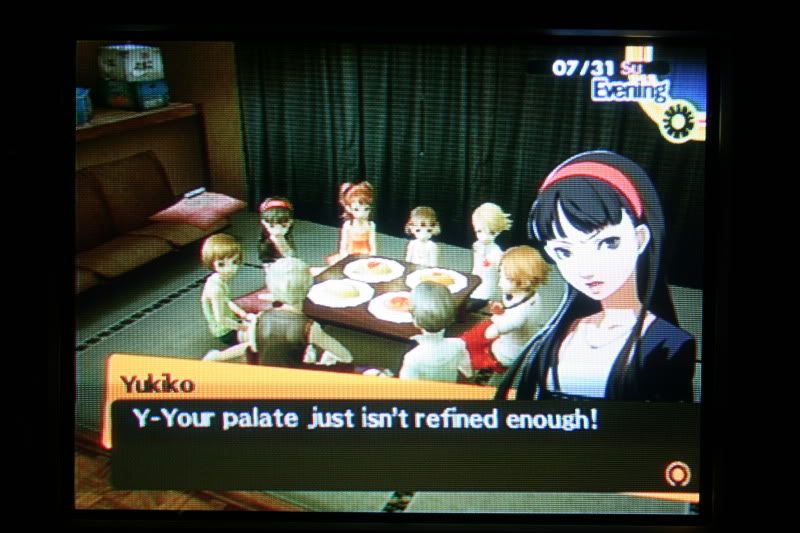
Task: Click the dialogue advance indicator icon
Action: click(x=677, y=471)
